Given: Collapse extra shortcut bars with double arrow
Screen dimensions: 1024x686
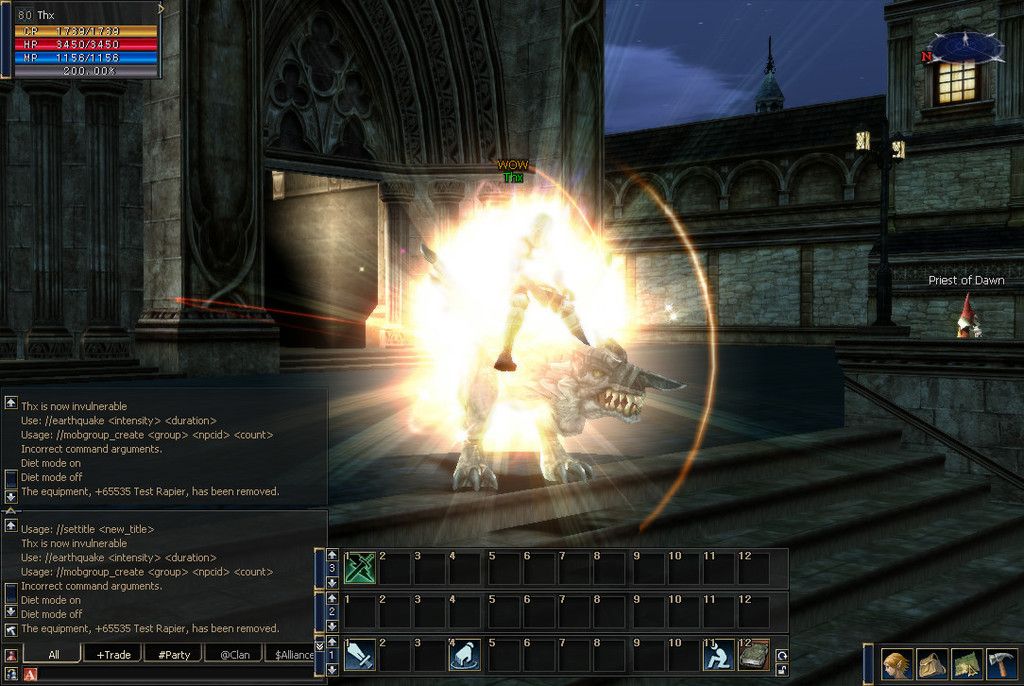Looking at the screenshot, I should pos(320,645).
